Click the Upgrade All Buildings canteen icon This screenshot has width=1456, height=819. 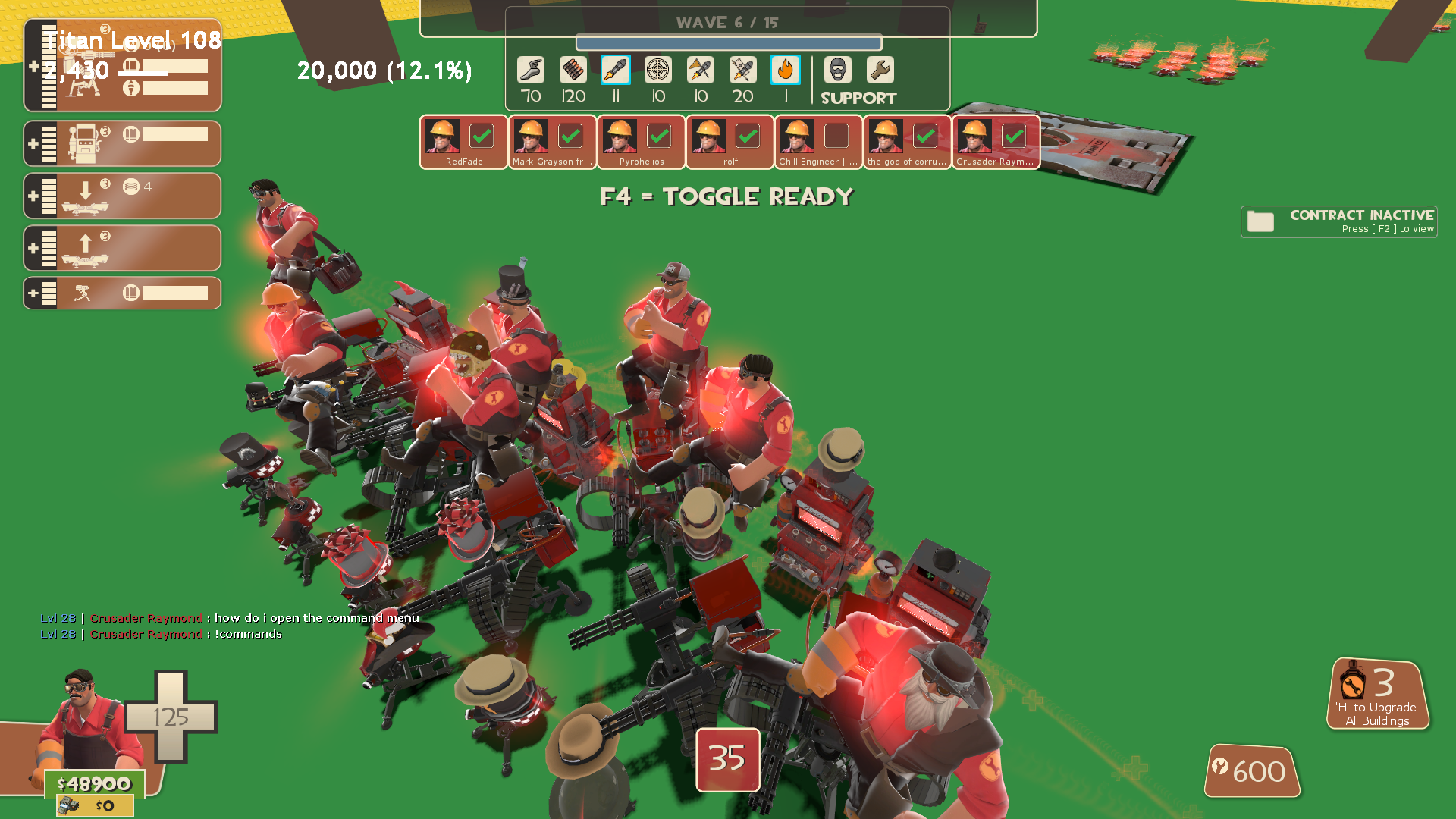tap(1352, 682)
